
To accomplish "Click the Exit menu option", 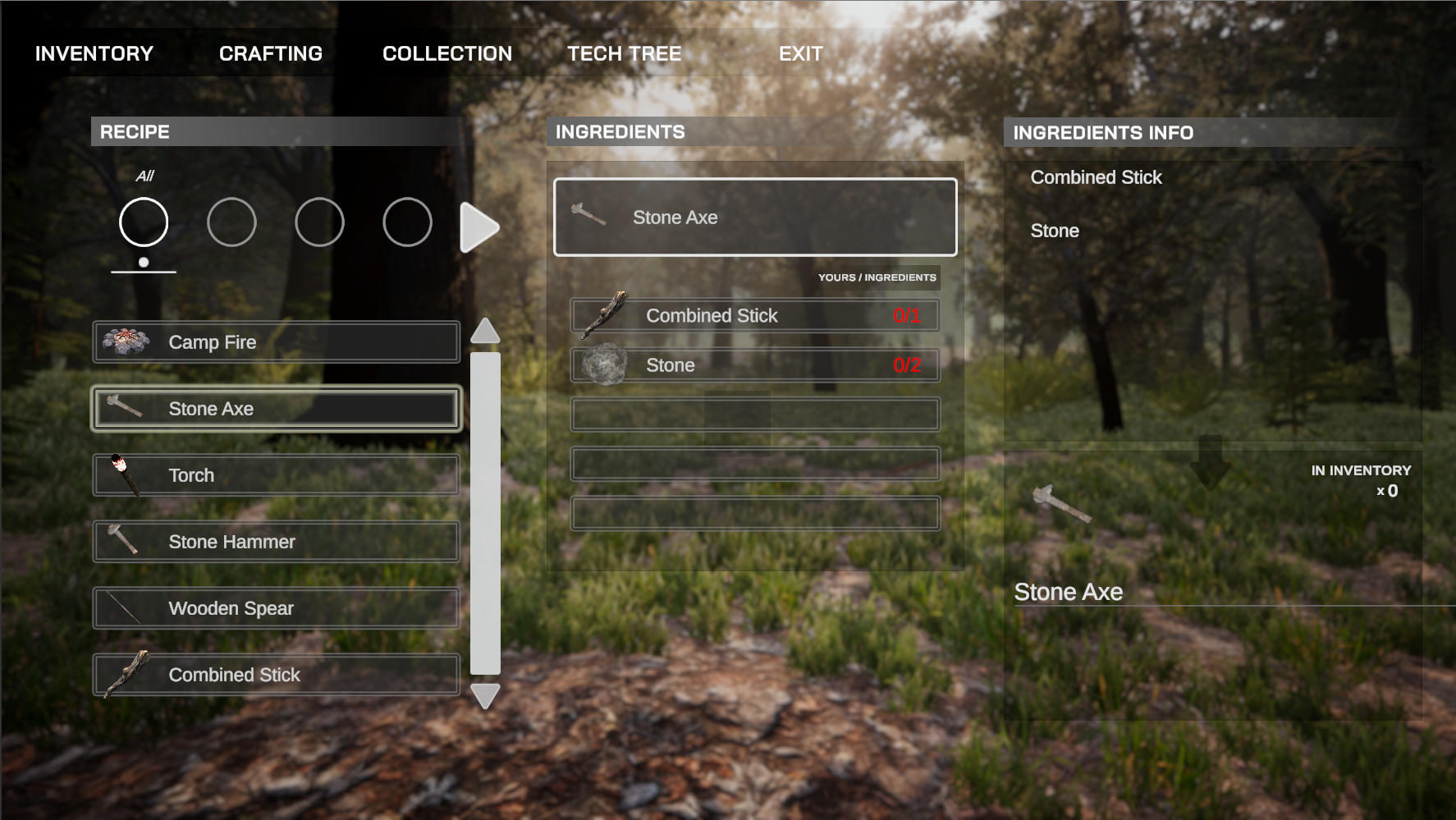I will pos(800,53).
